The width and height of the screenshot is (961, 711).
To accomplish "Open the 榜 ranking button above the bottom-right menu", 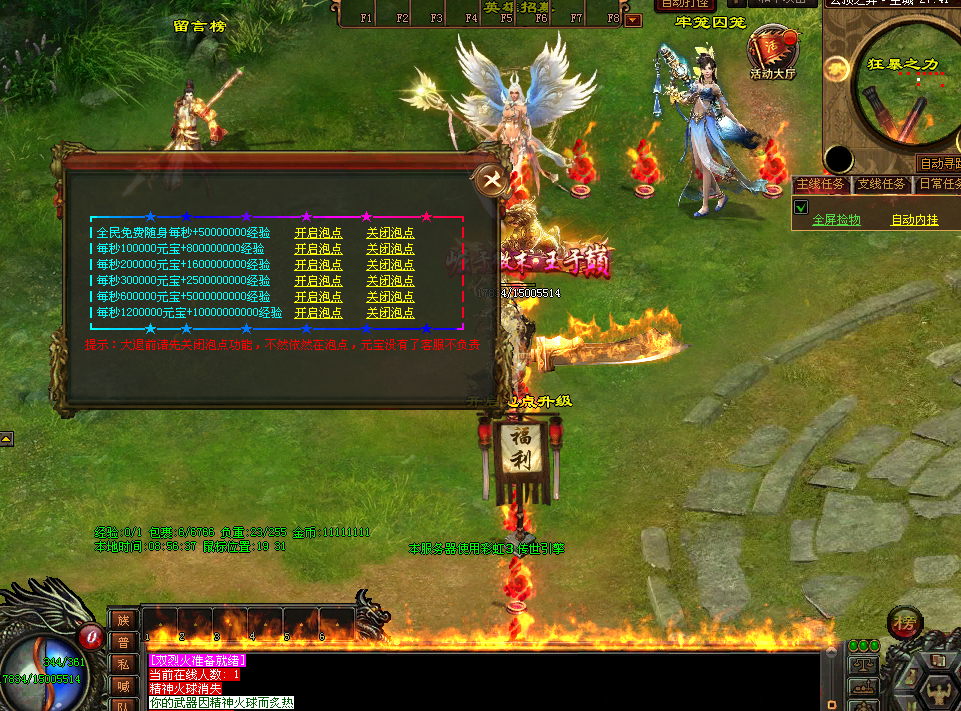I will [x=904, y=619].
